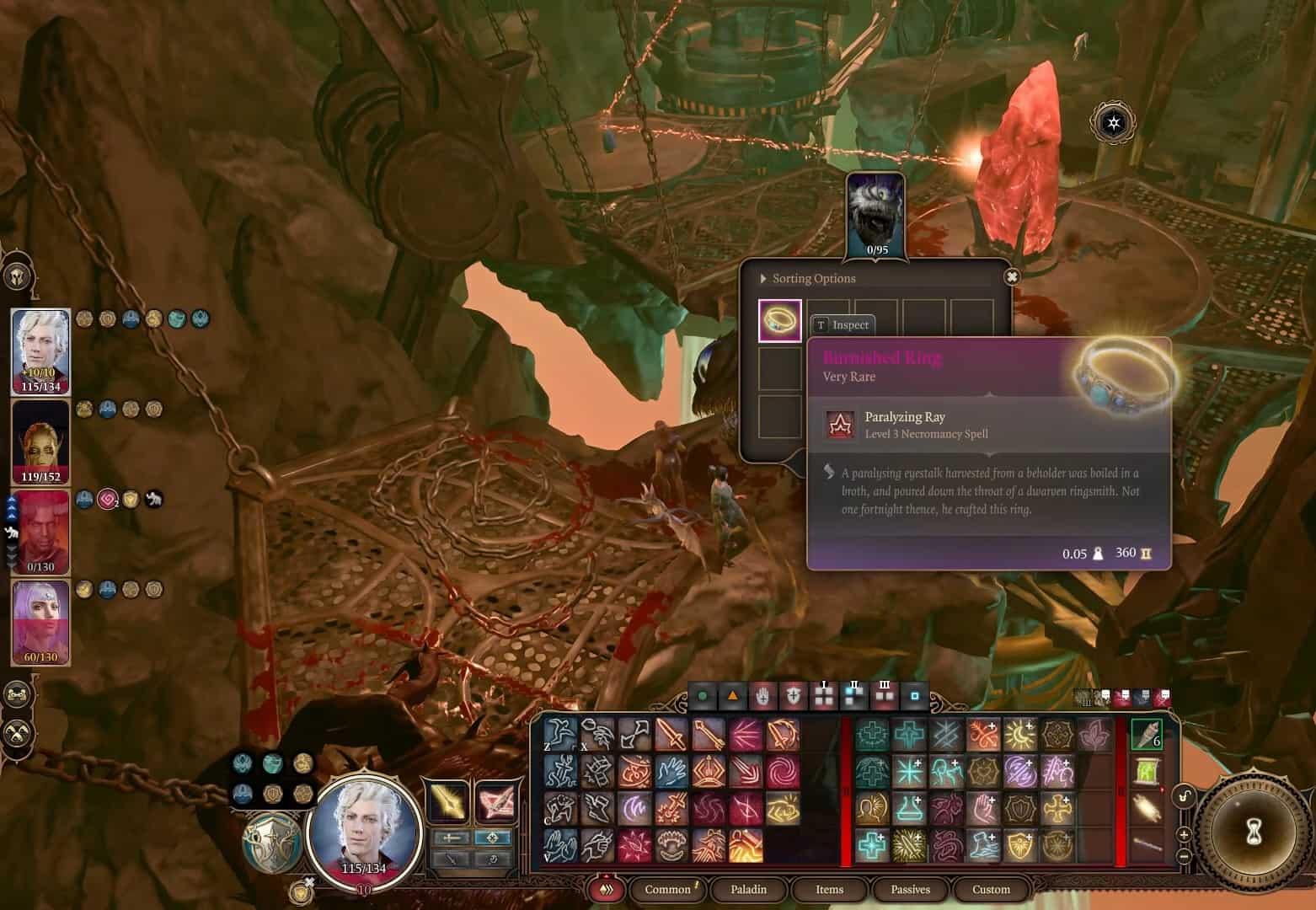
Task: Expand the Sorting Options
Action: click(x=809, y=279)
